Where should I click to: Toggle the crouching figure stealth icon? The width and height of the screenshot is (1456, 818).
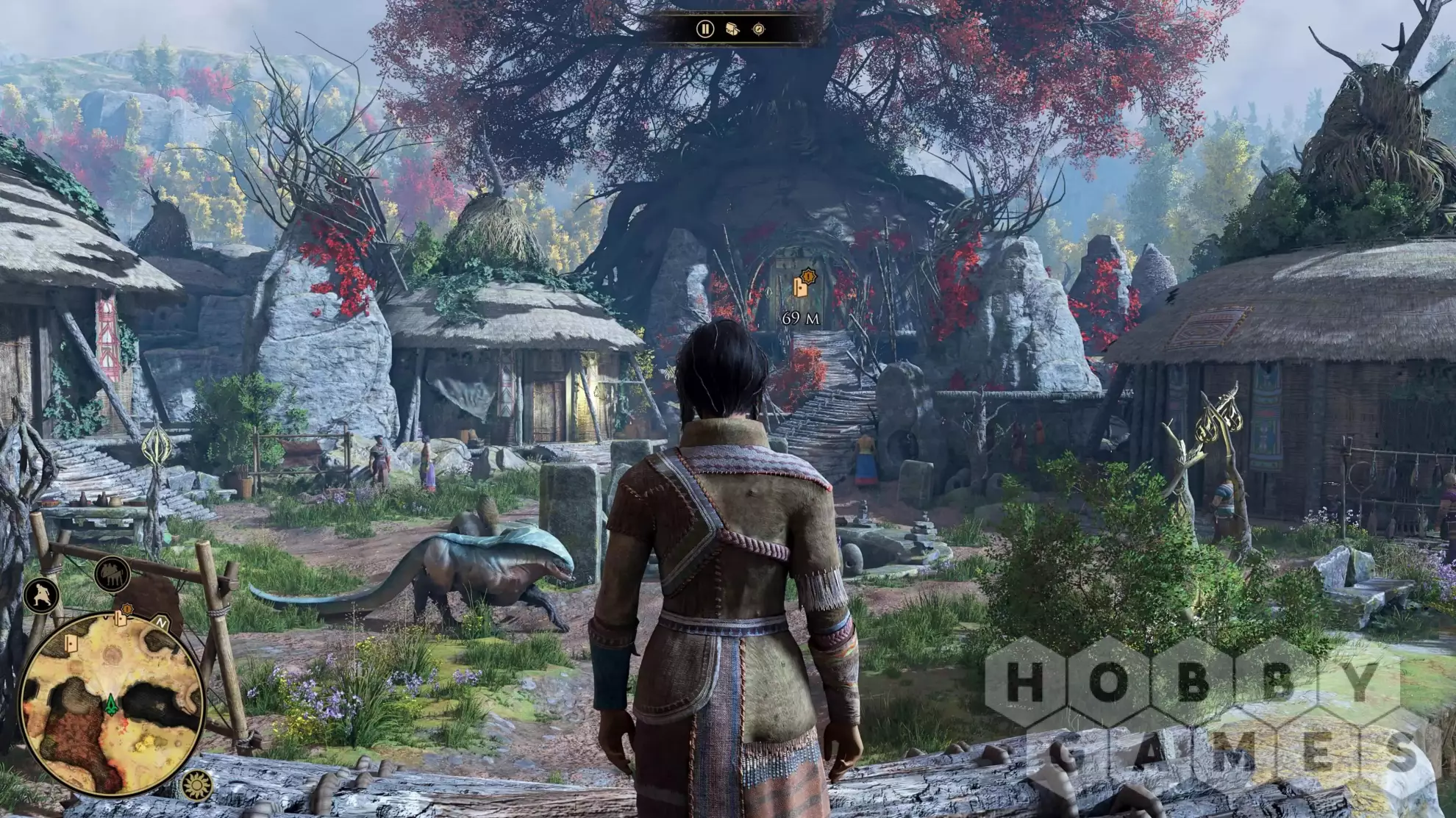[41, 595]
